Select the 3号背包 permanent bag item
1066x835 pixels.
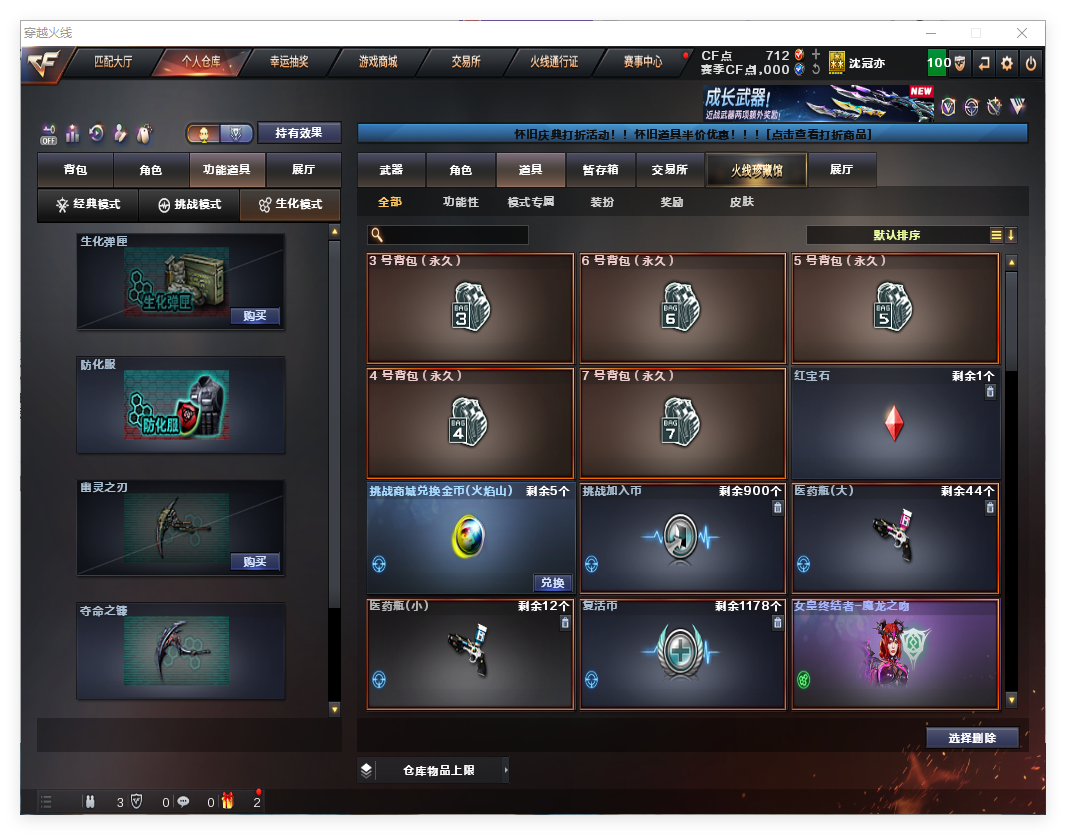[x=470, y=308]
